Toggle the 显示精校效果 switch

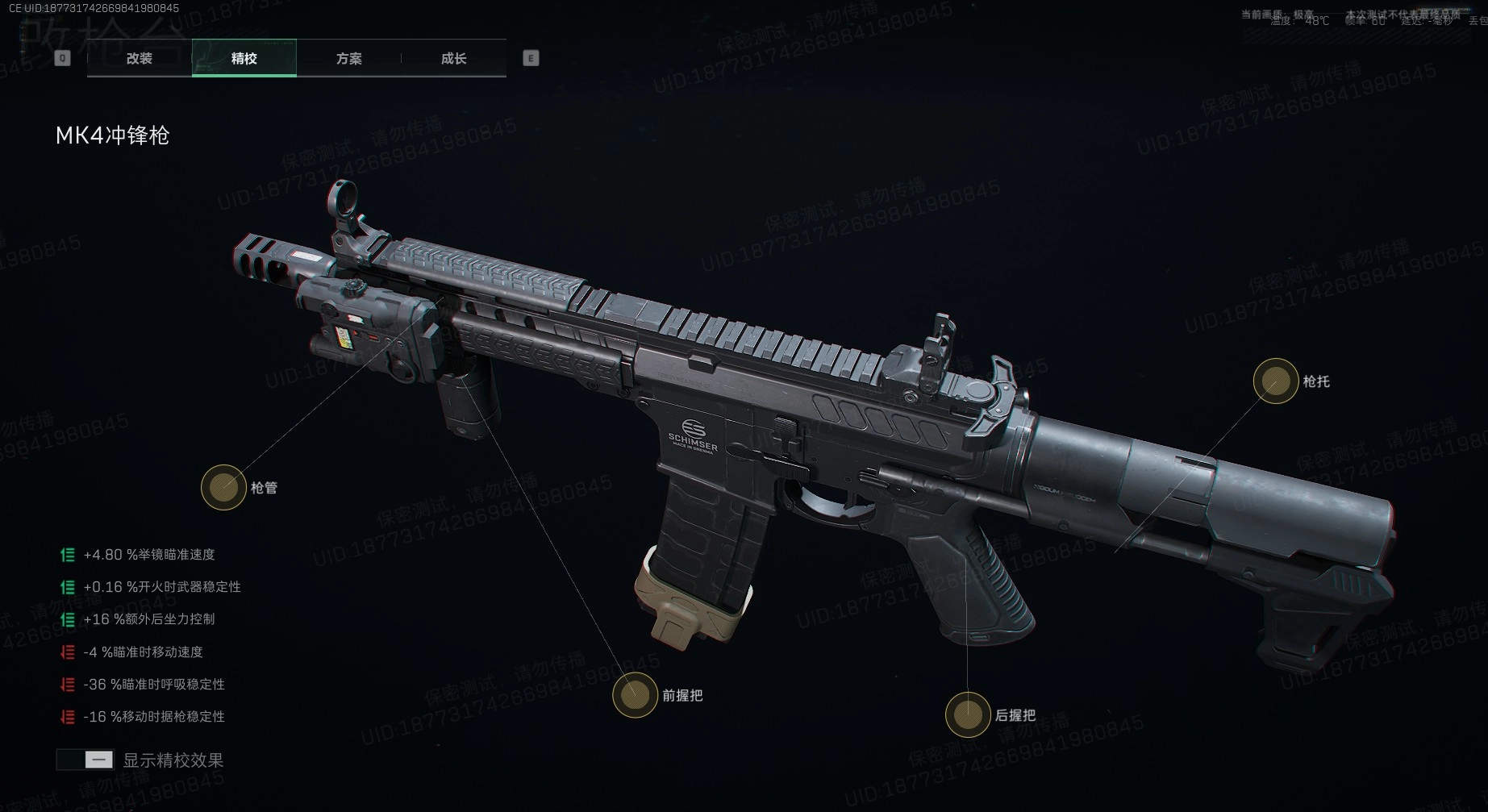(85, 760)
